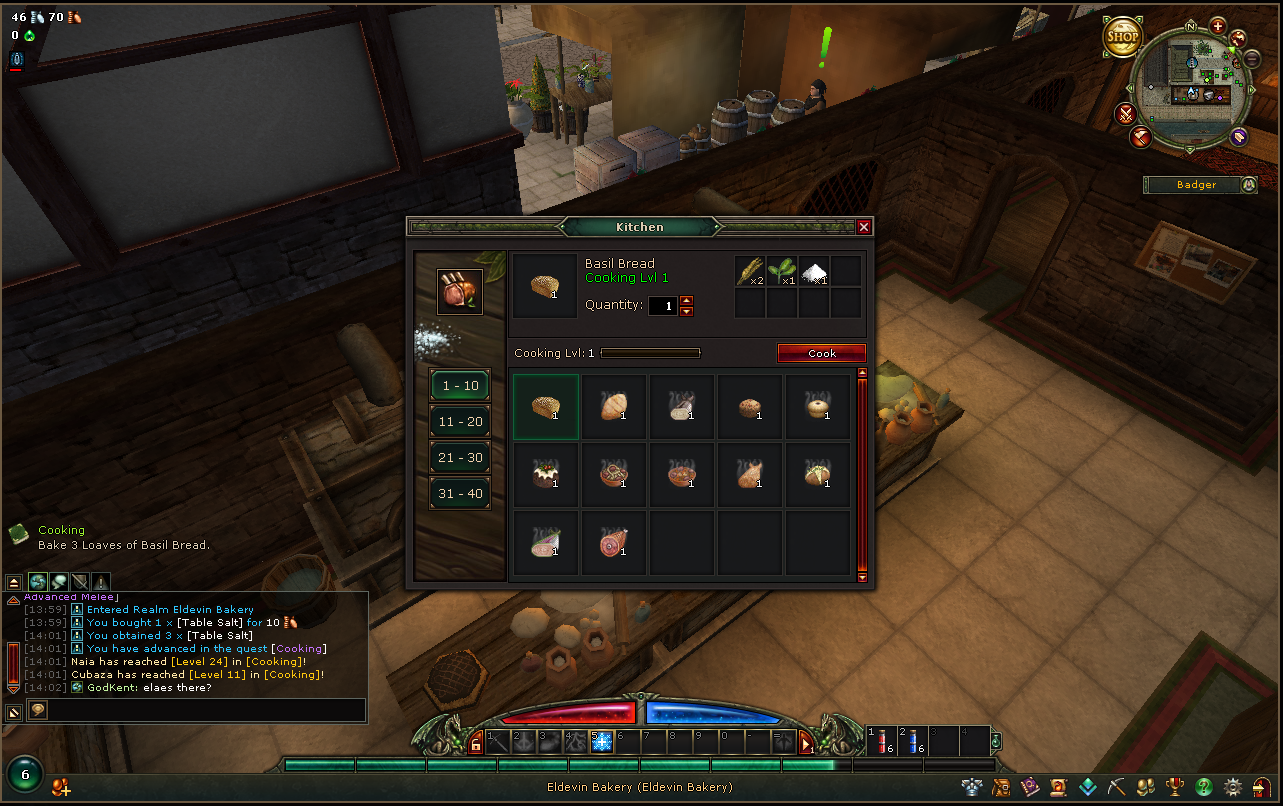Viewport: 1286px width, 806px height.
Task: Increase the cooking quantity with up arrow
Action: coord(686,300)
